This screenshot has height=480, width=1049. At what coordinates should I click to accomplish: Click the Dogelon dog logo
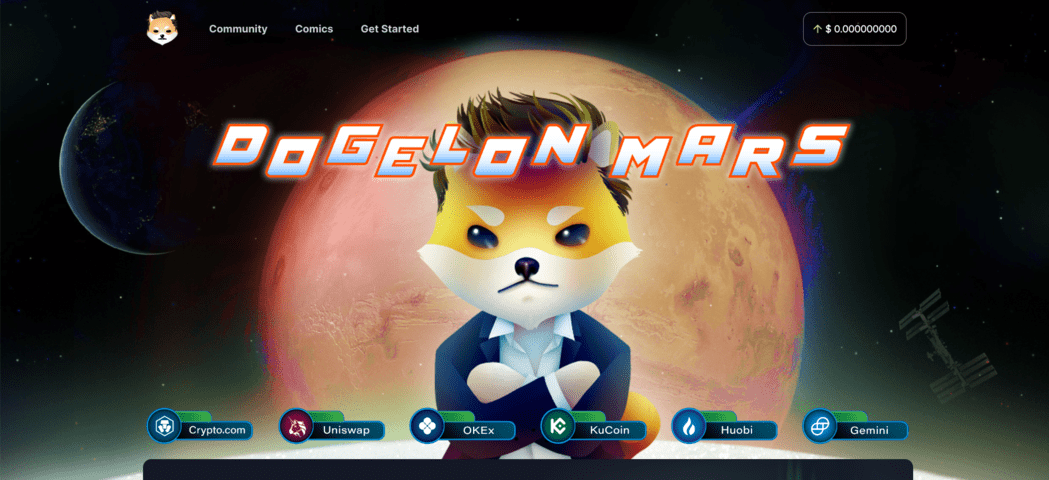point(162,29)
